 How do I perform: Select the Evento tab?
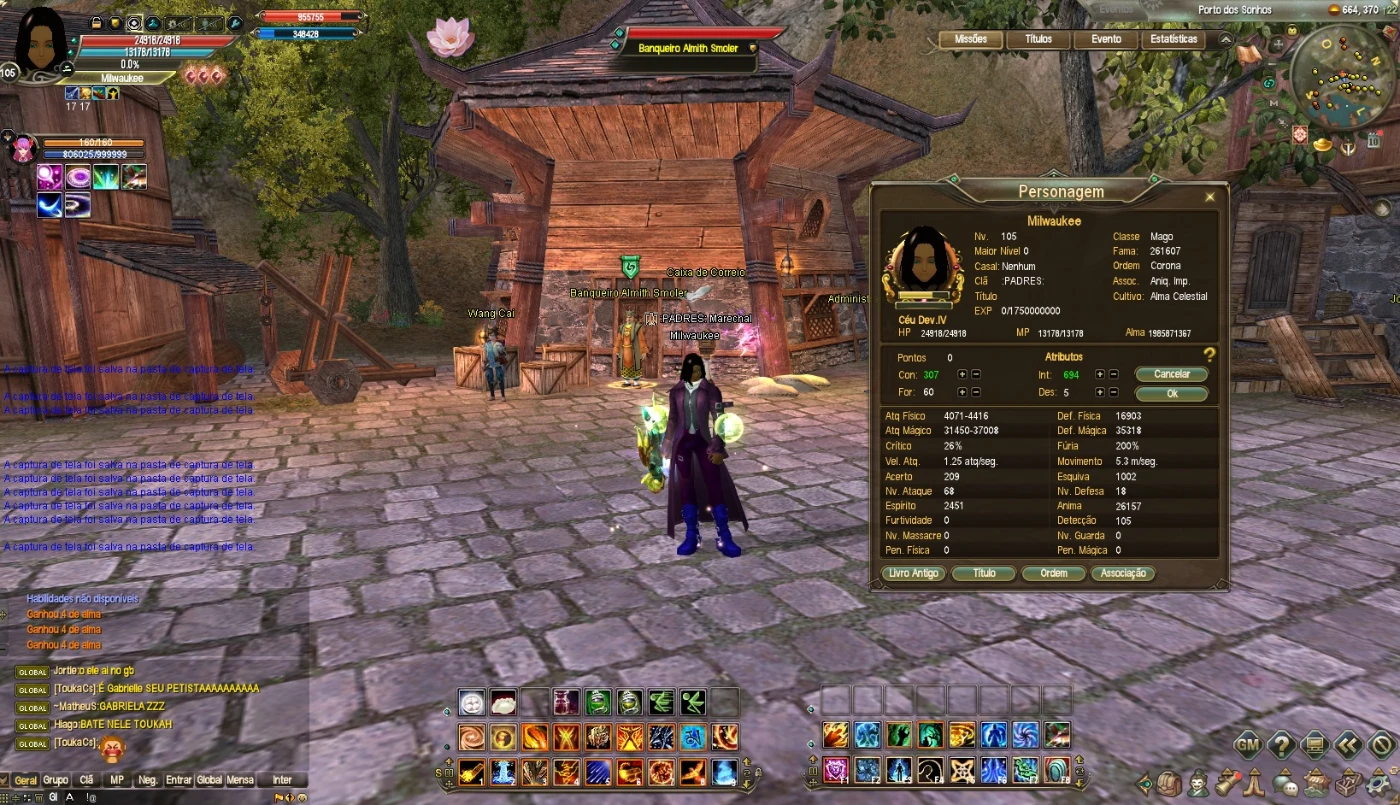click(x=1106, y=40)
